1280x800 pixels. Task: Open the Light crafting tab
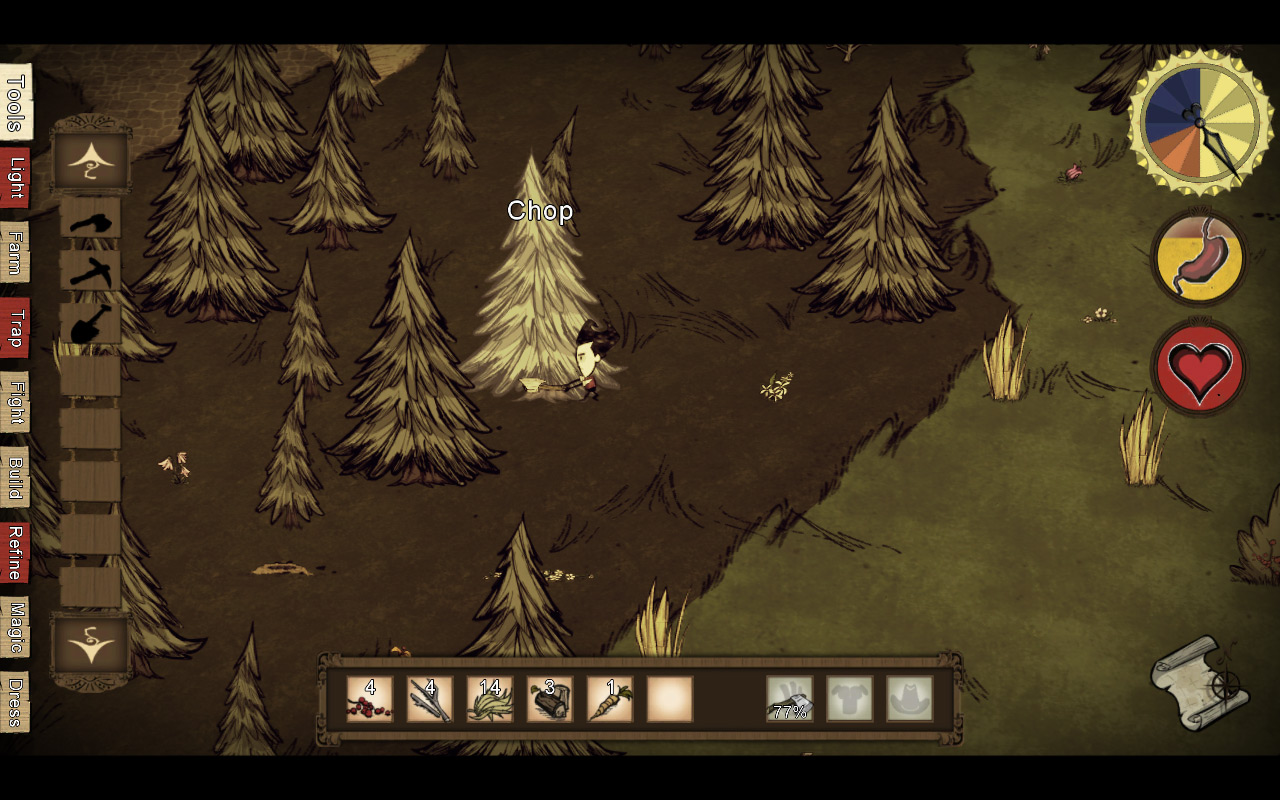15,178
